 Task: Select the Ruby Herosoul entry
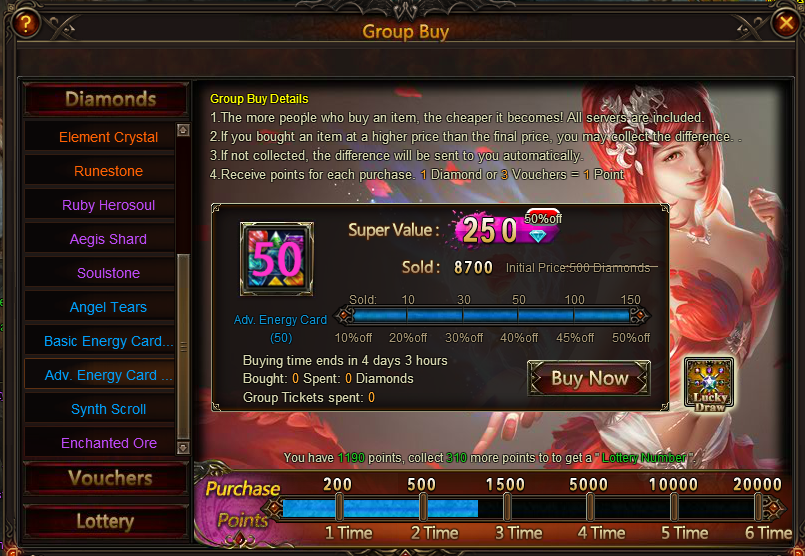[x=108, y=205]
